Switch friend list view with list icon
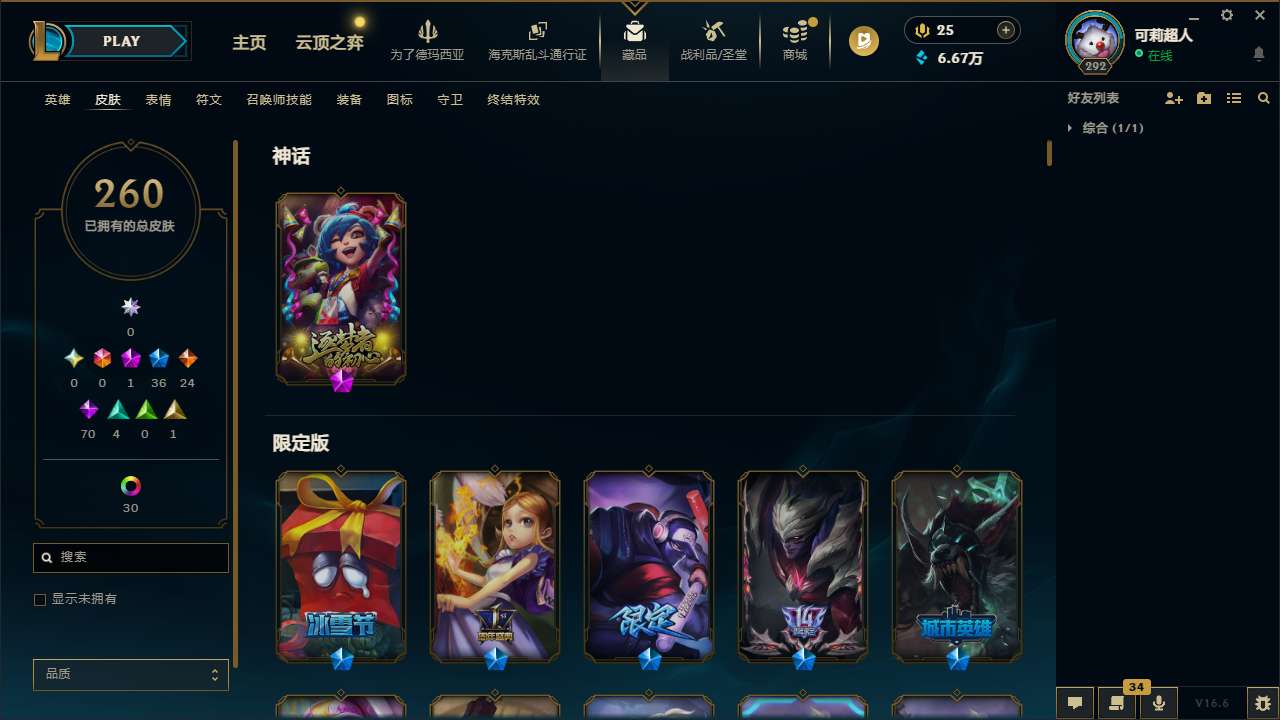1280x720 pixels. click(x=1234, y=97)
